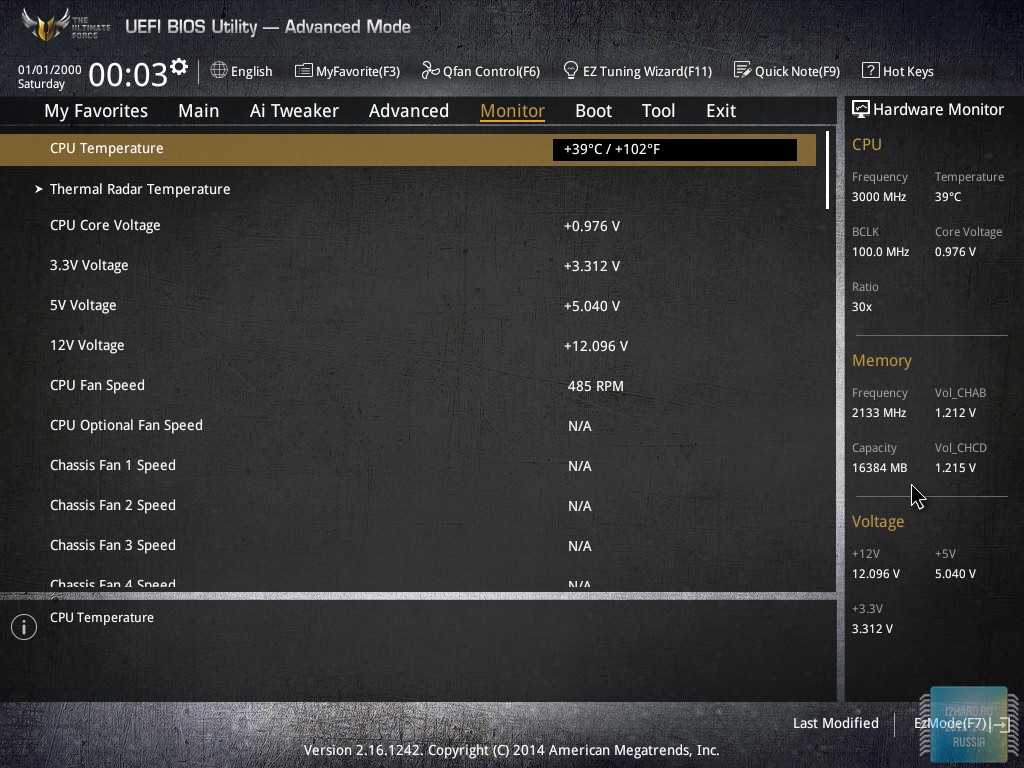1024x768 pixels.
Task: Start the EZ Tuning Wizard(F11)
Action: pos(637,71)
